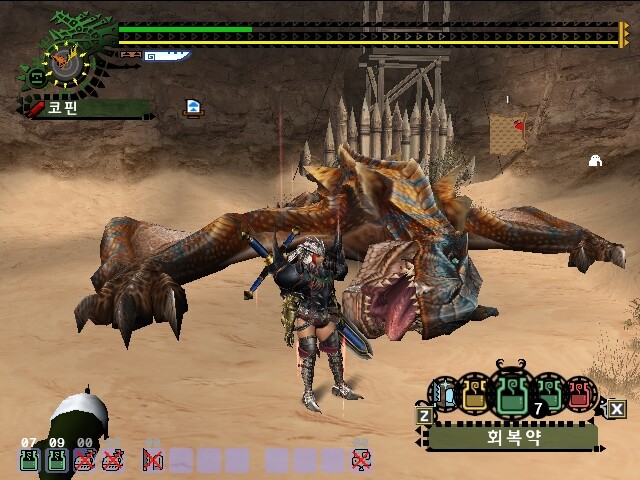Choose the whetstone in the item selector
Viewport: 640px width, 480px height.
point(444,394)
